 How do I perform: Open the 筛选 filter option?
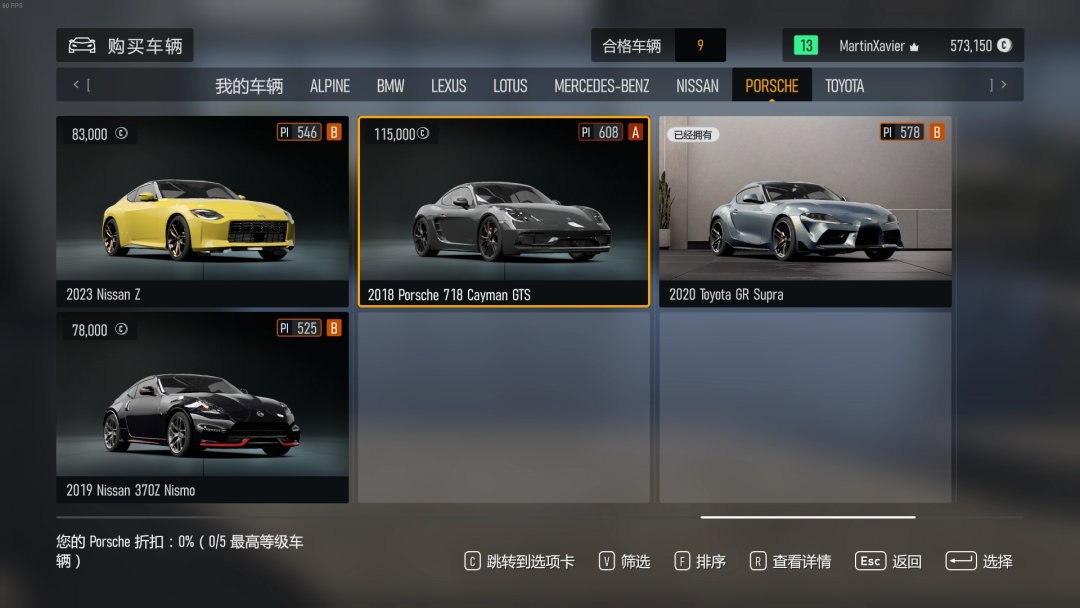(x=625, y=561)
